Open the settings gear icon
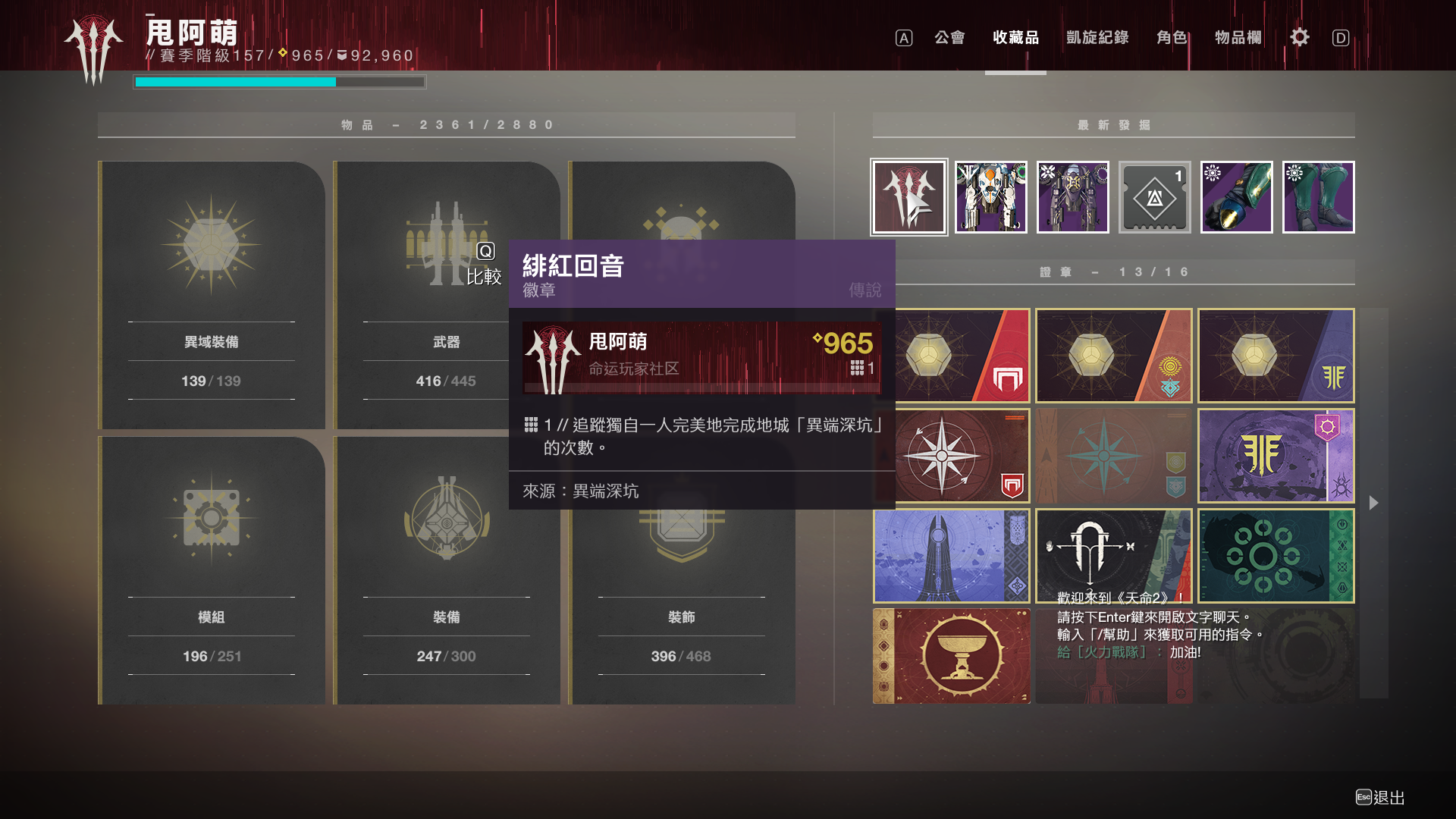 tap(1299, 37)
